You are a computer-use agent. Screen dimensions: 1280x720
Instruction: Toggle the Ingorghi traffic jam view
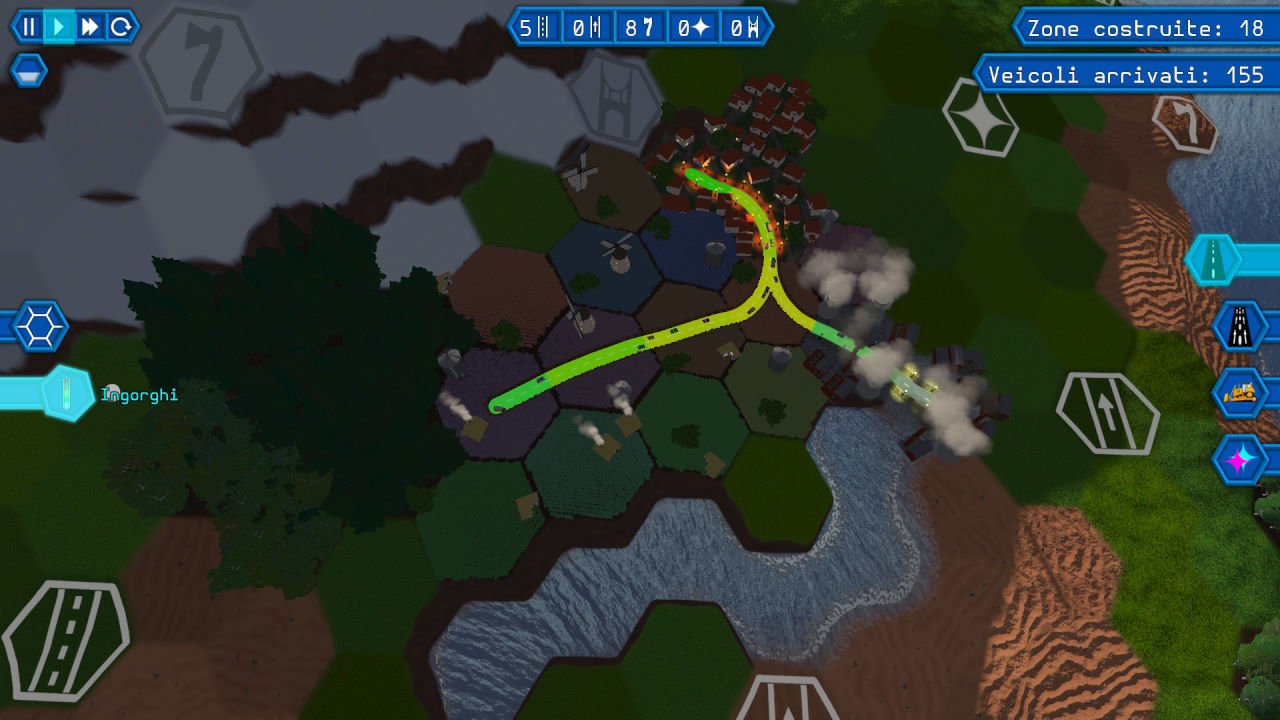66,393
